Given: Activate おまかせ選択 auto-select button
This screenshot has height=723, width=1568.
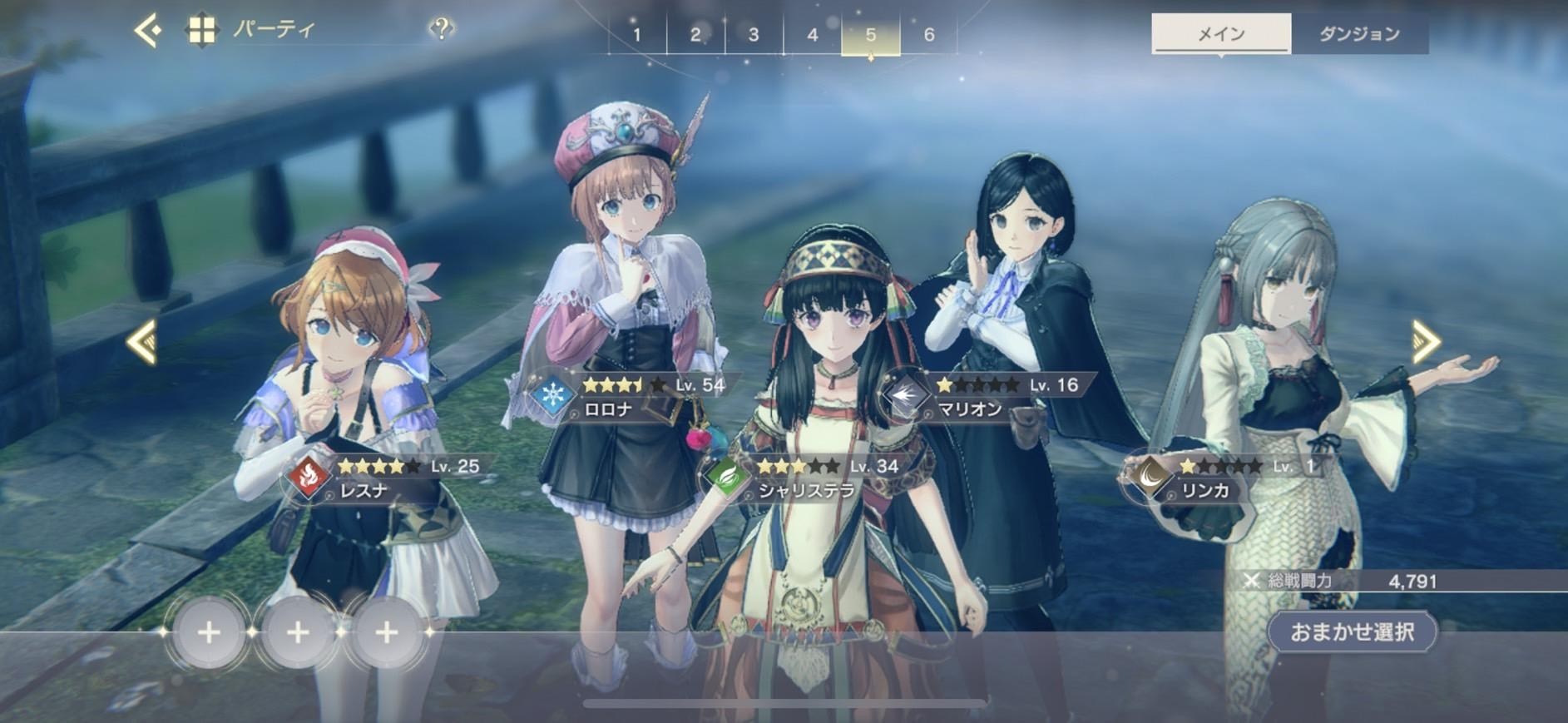Looking at the screenshot, I should click(x=1352, y=632).
